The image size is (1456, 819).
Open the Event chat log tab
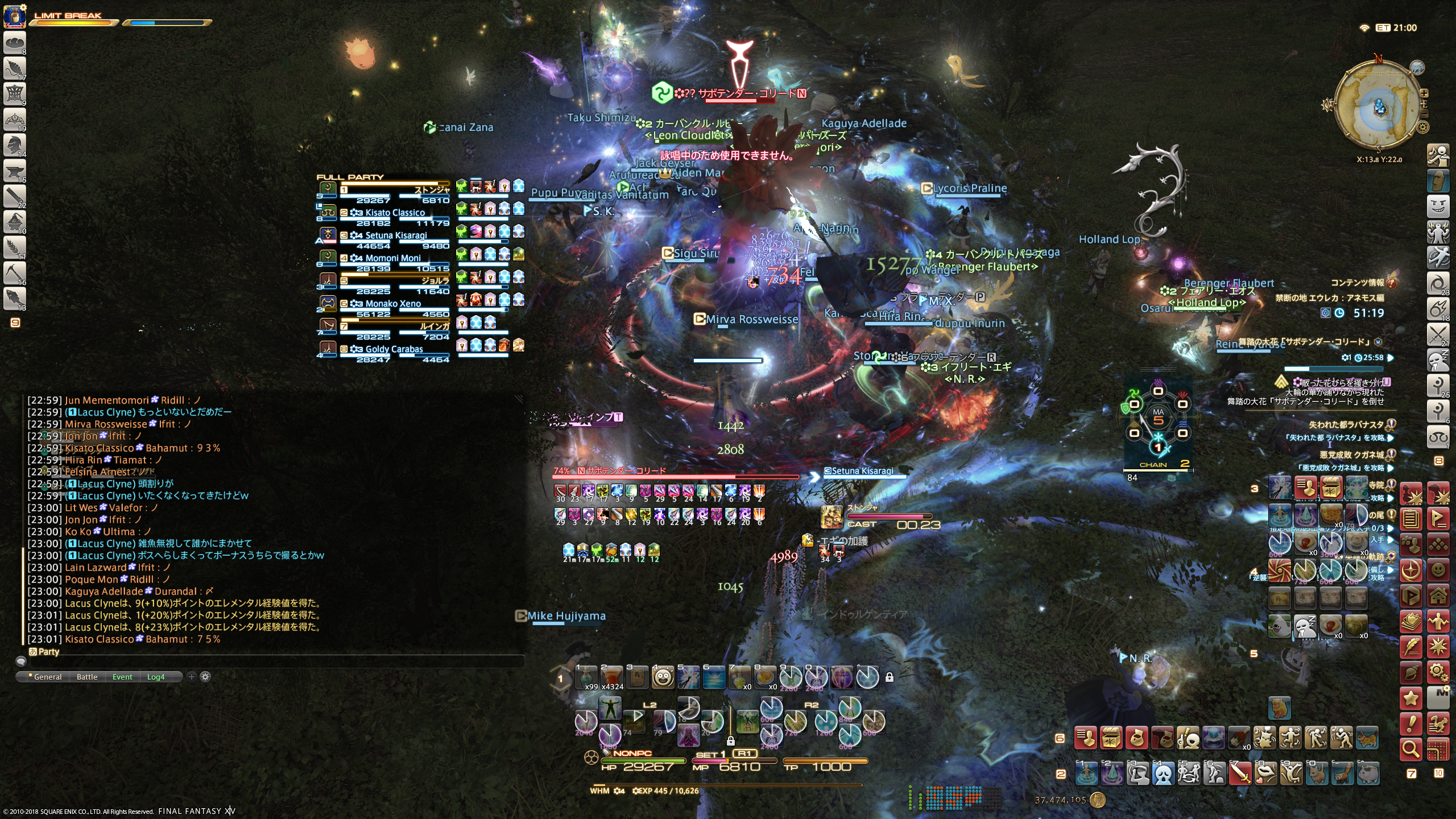[x=122, y=677]
